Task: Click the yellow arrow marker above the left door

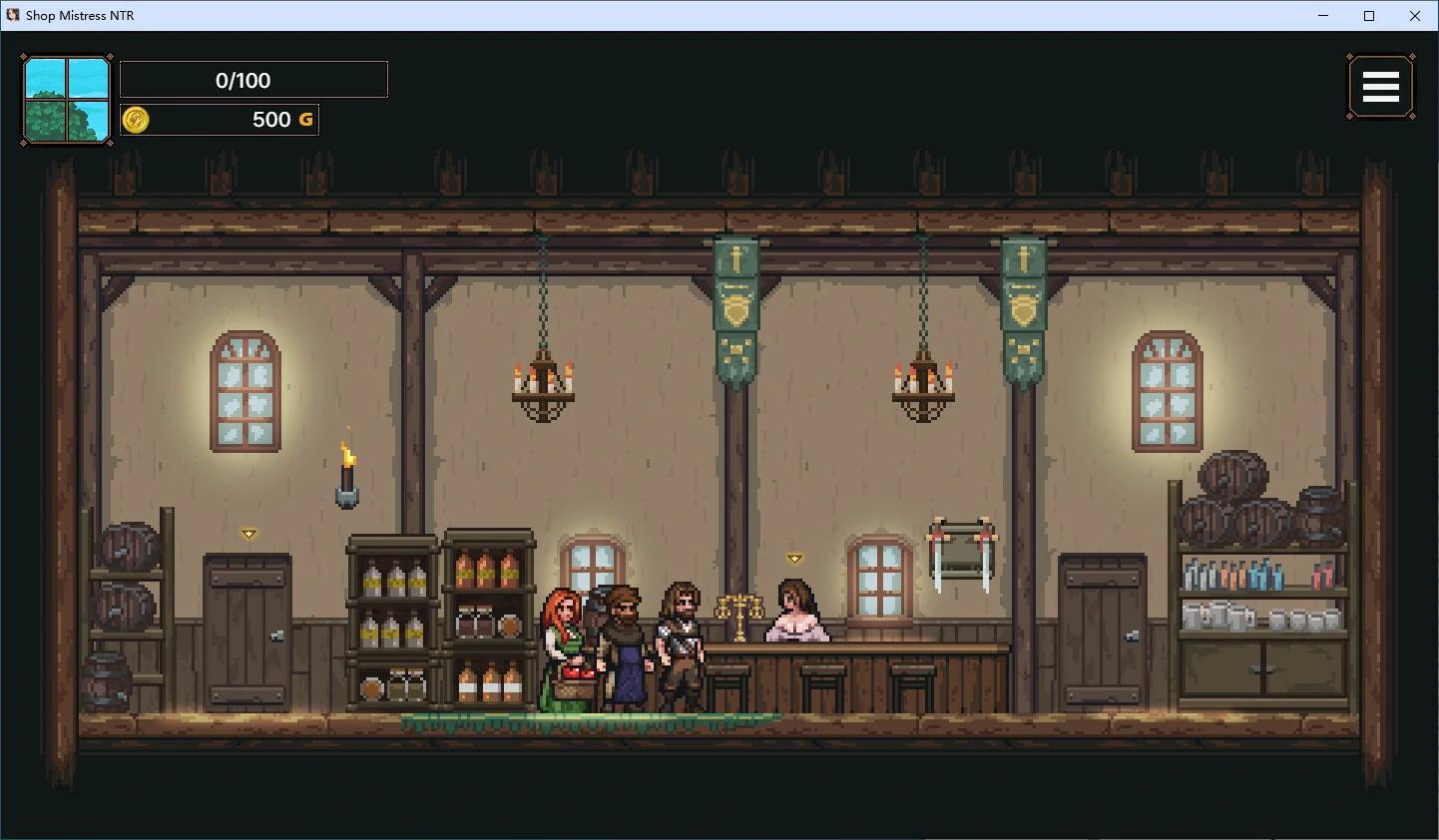Action: click(x=246, y=534)
